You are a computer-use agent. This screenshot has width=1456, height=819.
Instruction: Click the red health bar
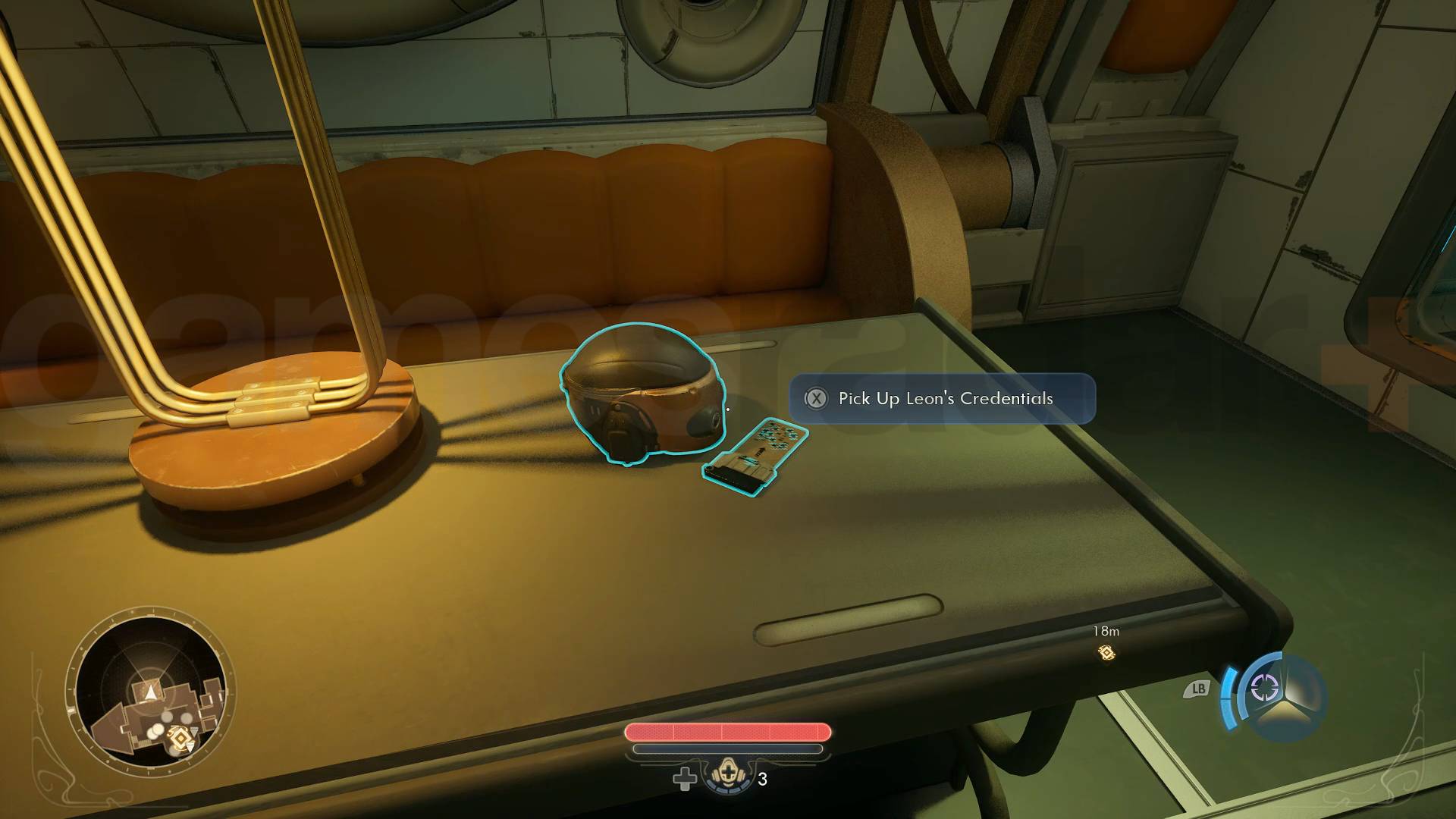(x=726, y=730)
